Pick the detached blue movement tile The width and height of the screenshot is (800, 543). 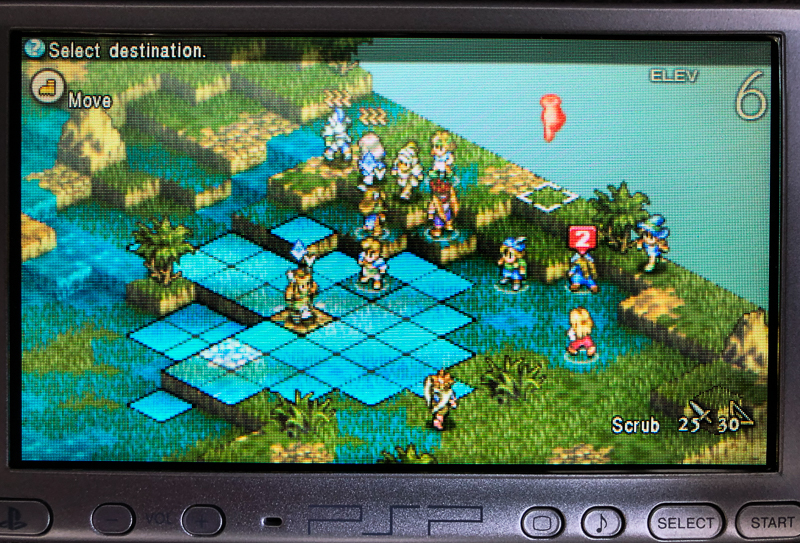(160, 405)
